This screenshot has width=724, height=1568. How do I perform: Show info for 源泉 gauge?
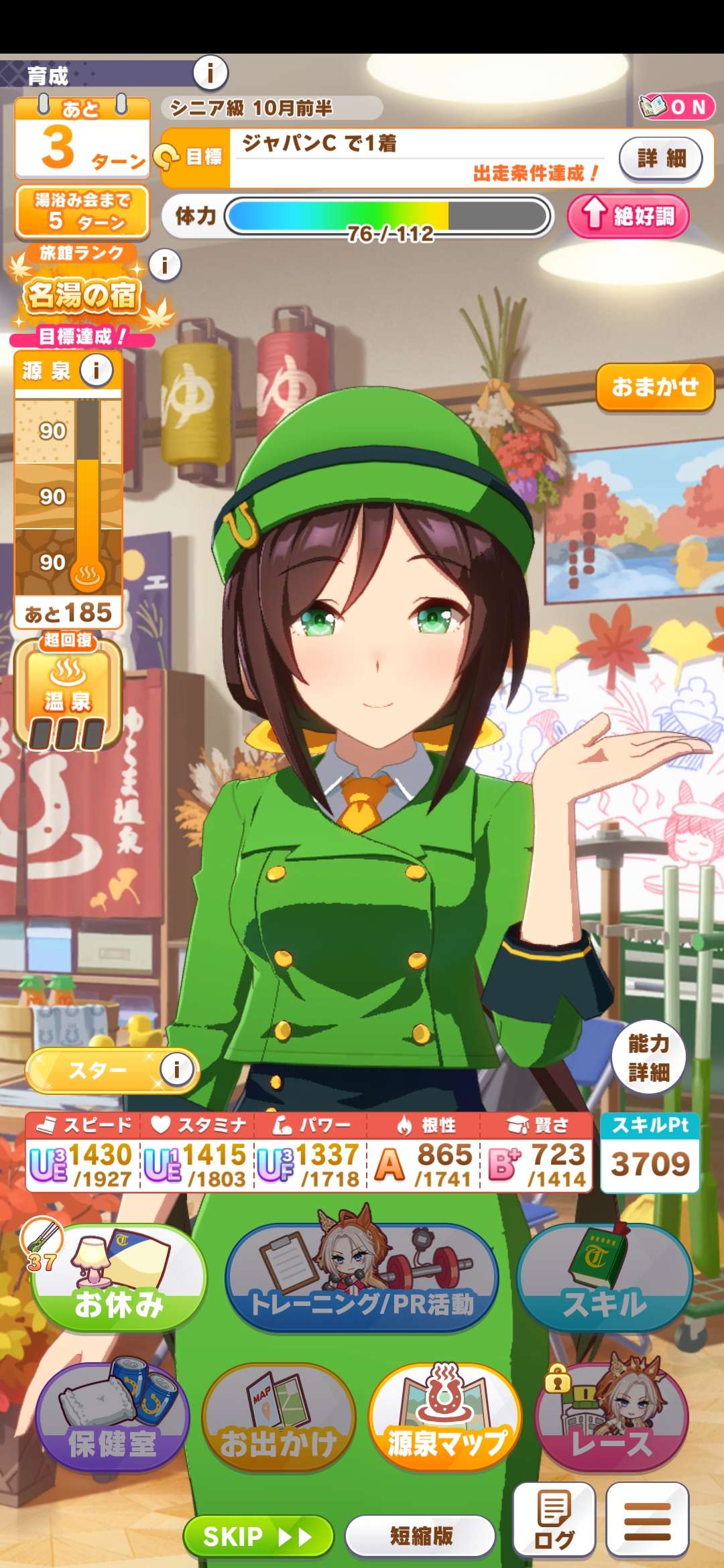click(97, 370)
